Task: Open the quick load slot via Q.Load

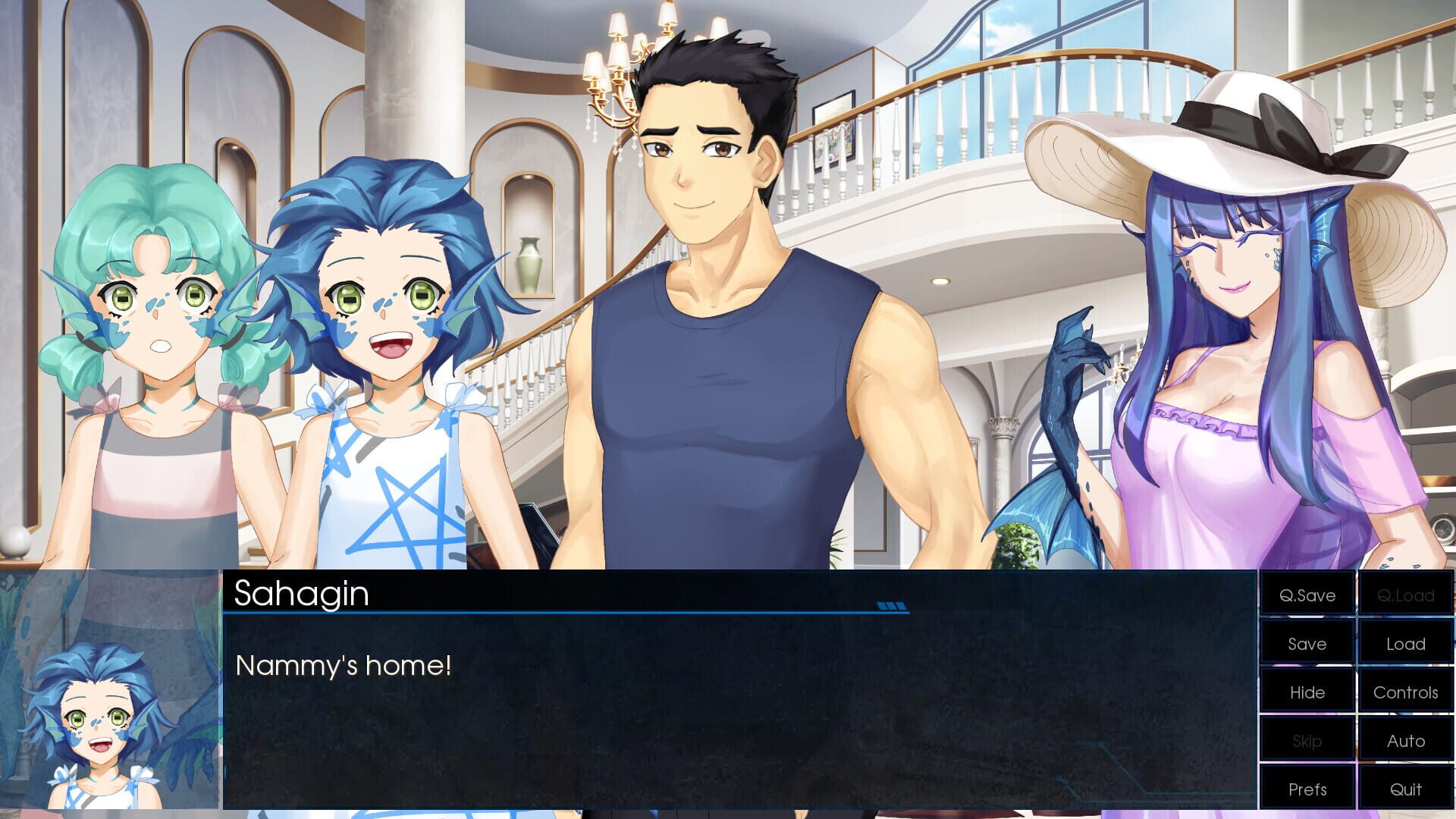Action: click(x=1405, y=595)
